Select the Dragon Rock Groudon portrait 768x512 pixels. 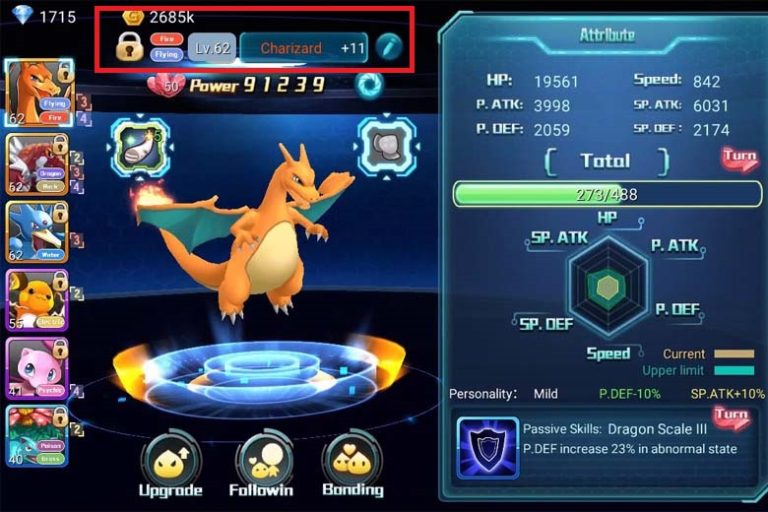pyautogui.click(x=36, y=165)
